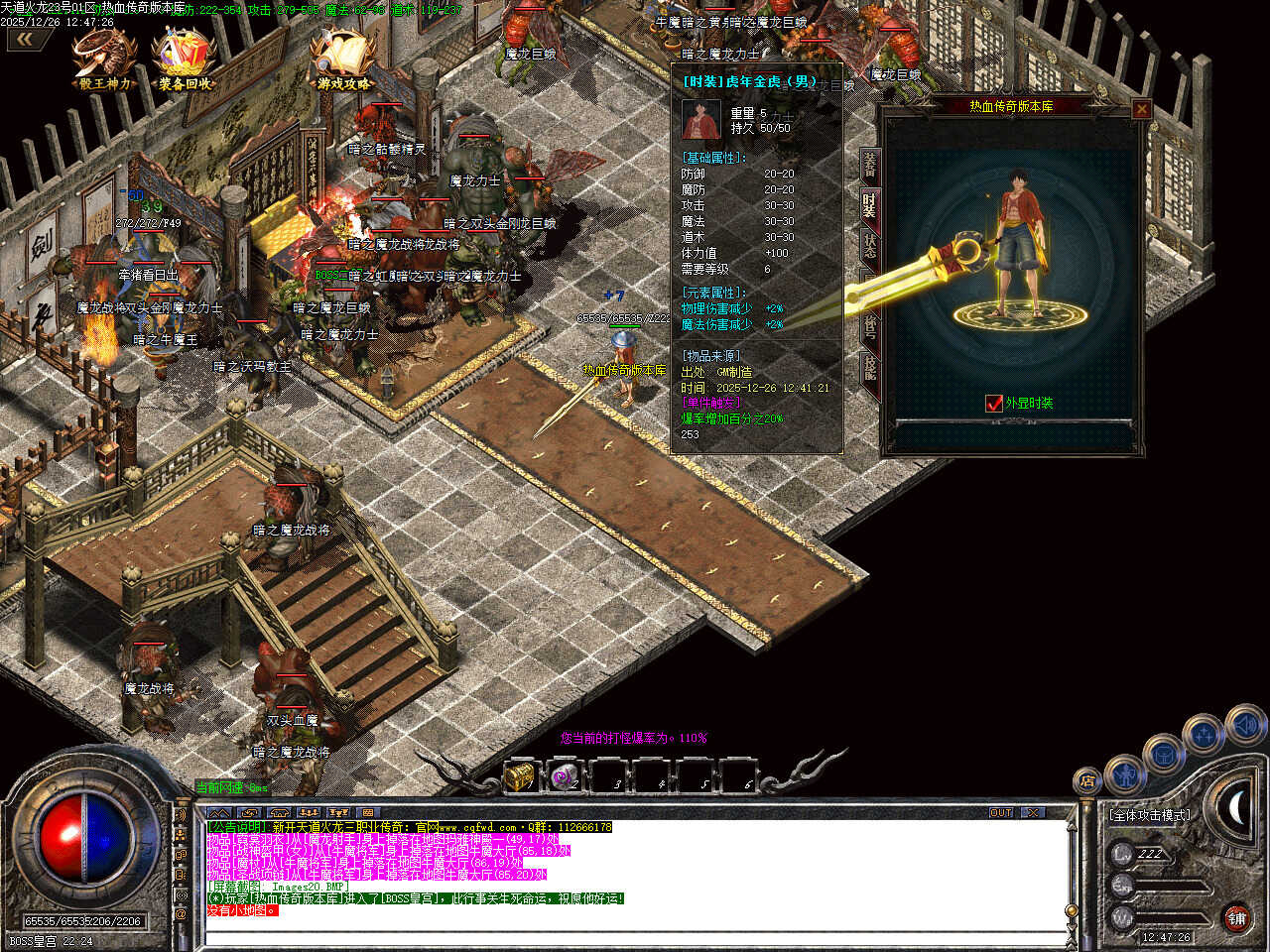The image size is (1270, 952).
Task: Open the red 铺 stall button
Action: pos(1236,918)
